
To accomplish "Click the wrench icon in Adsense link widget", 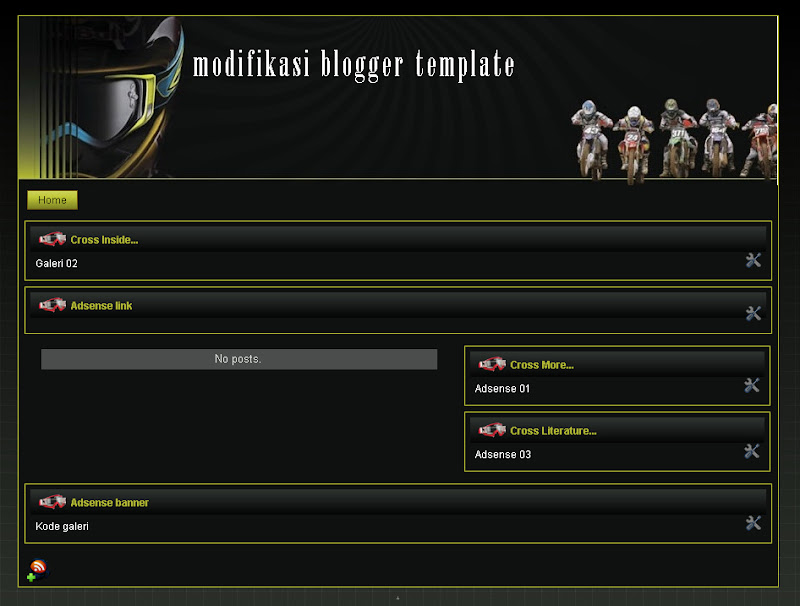I will [x=753, y=314].
